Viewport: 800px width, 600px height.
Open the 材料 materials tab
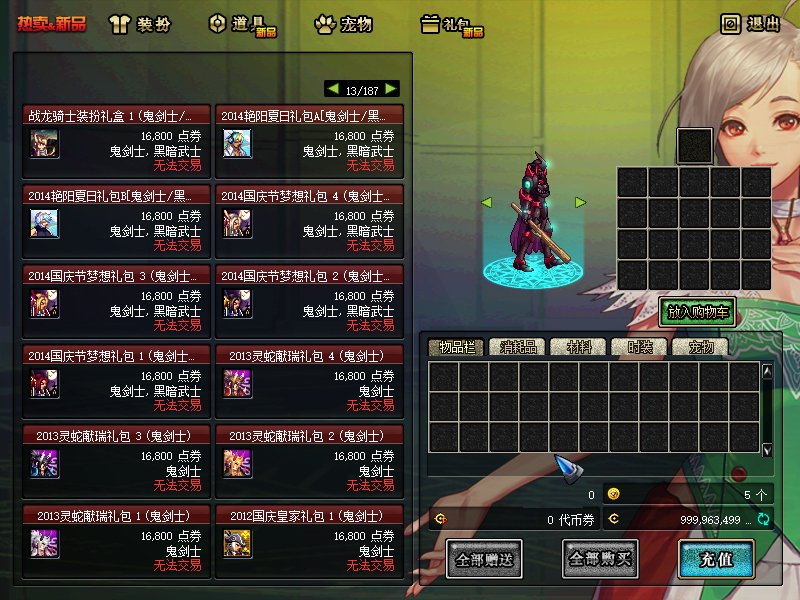pyautogui.click(x=577, y=347)
